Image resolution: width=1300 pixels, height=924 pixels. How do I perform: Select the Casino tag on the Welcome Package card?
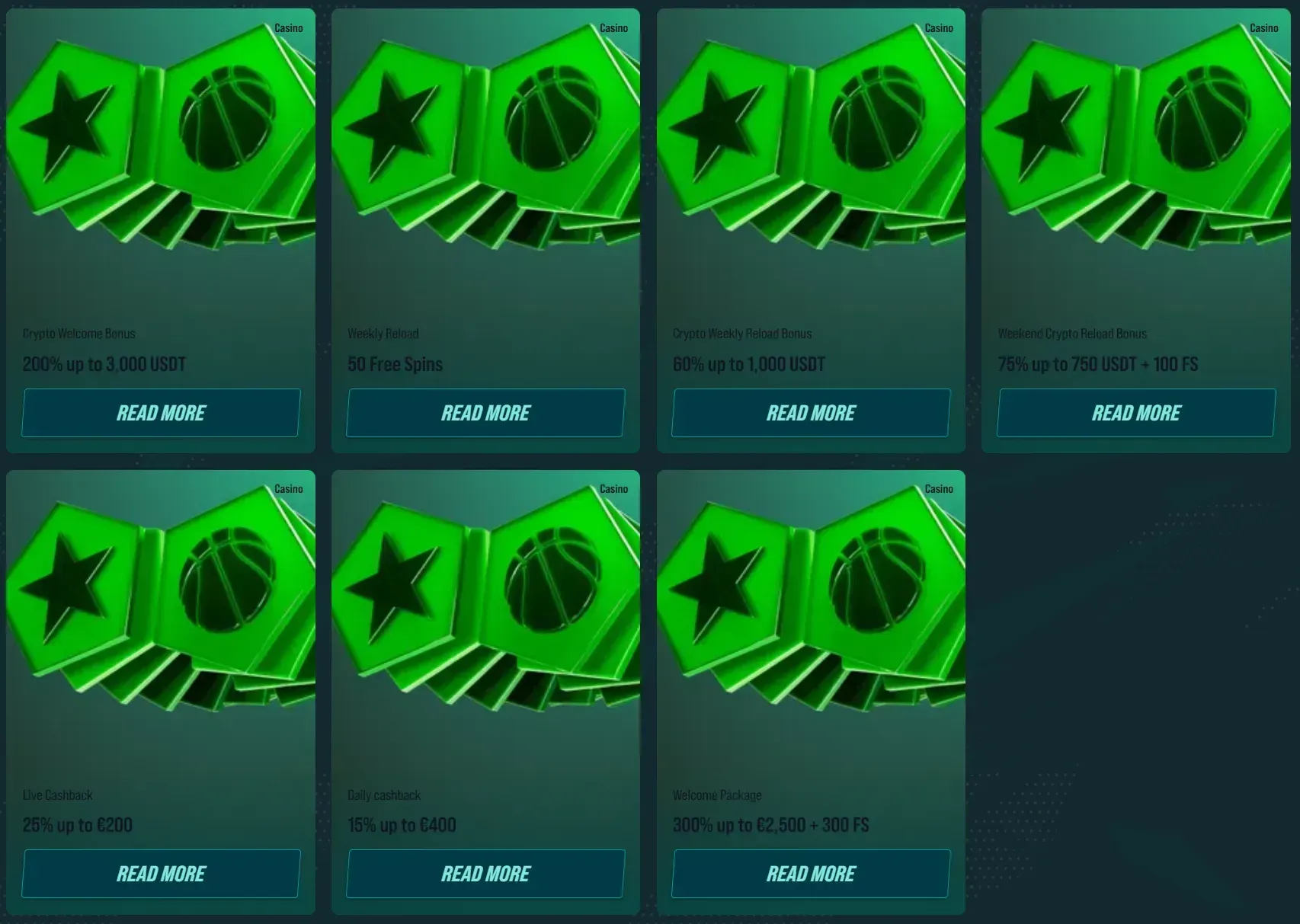937,489
